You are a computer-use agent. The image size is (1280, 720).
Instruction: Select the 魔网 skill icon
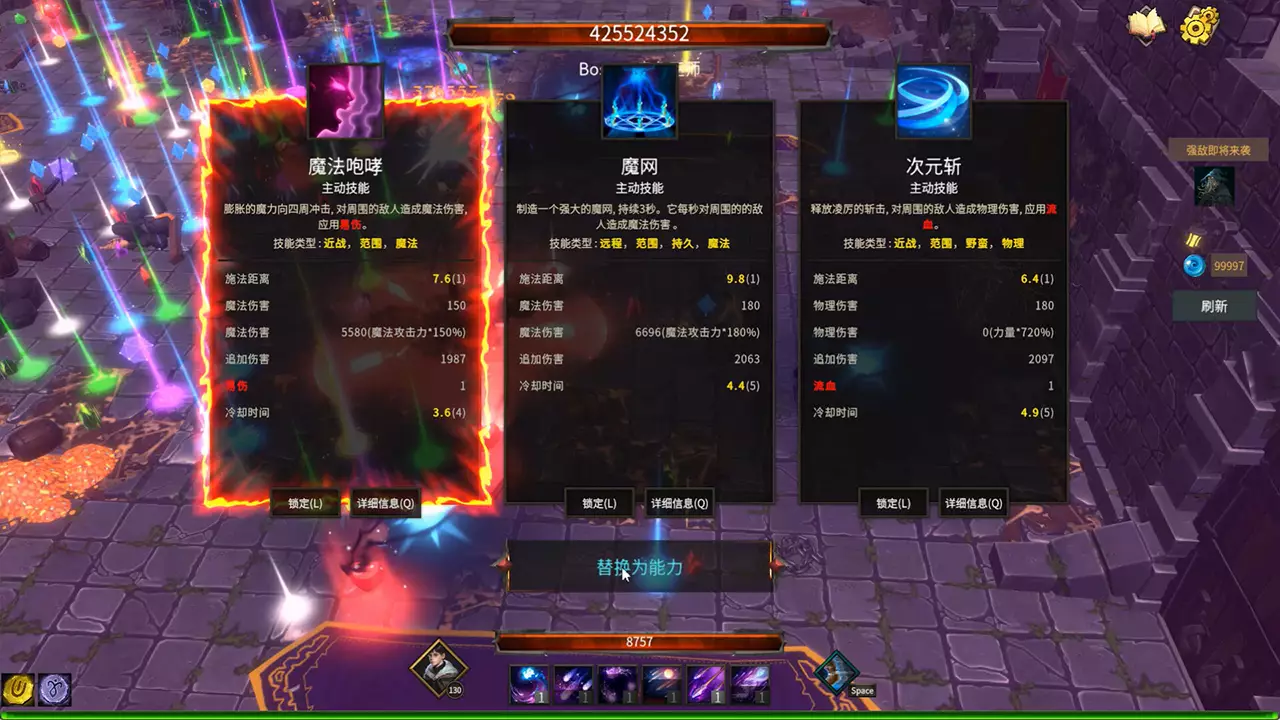pyautogui.click(x=639, y=101)
